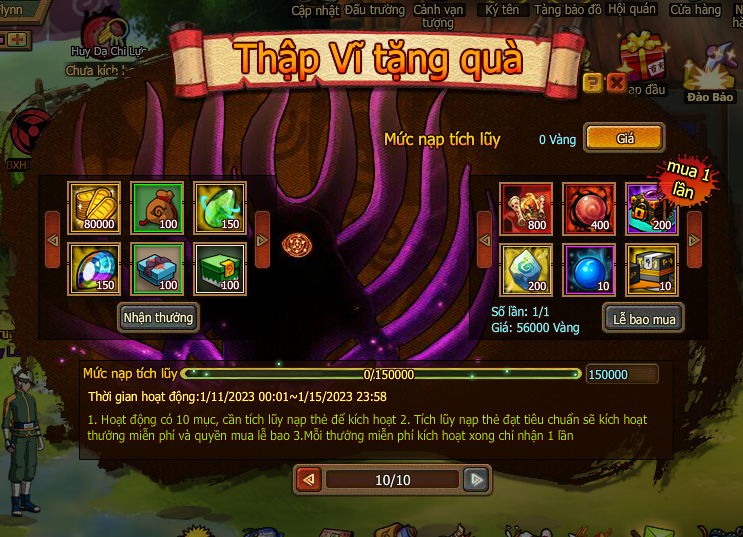743x537 pixels.
Task: Pick the blue gift box reward
Action: pos(158,269)
